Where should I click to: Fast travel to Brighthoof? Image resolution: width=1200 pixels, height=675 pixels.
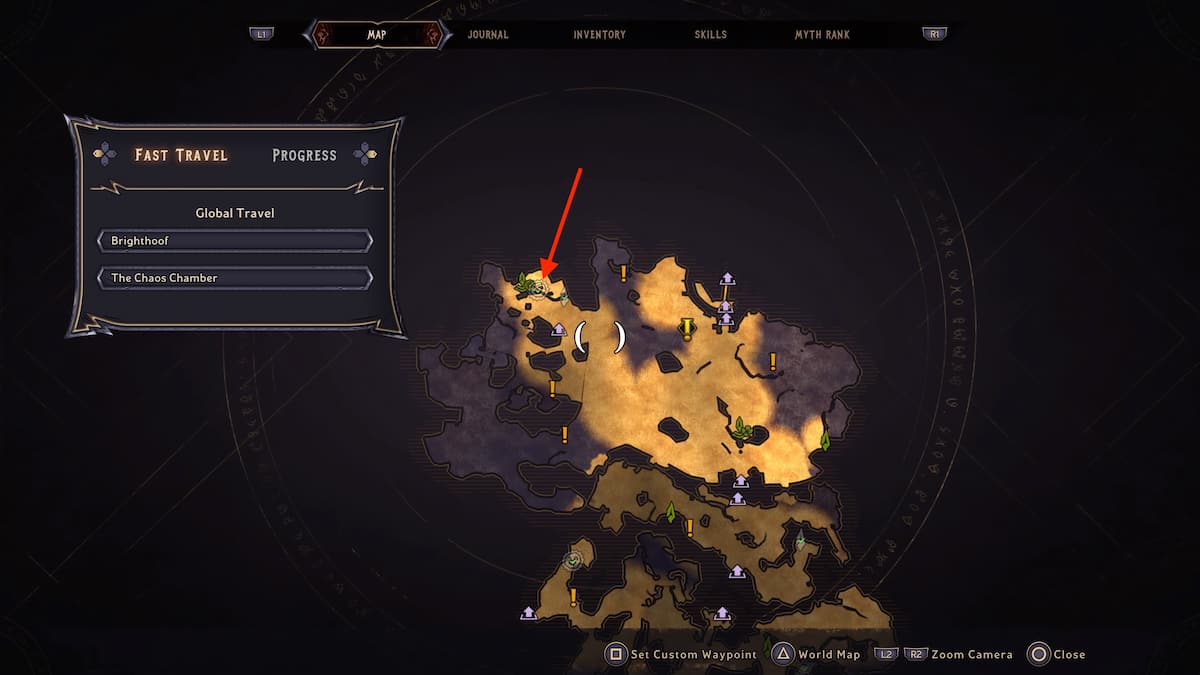[235, 241]
